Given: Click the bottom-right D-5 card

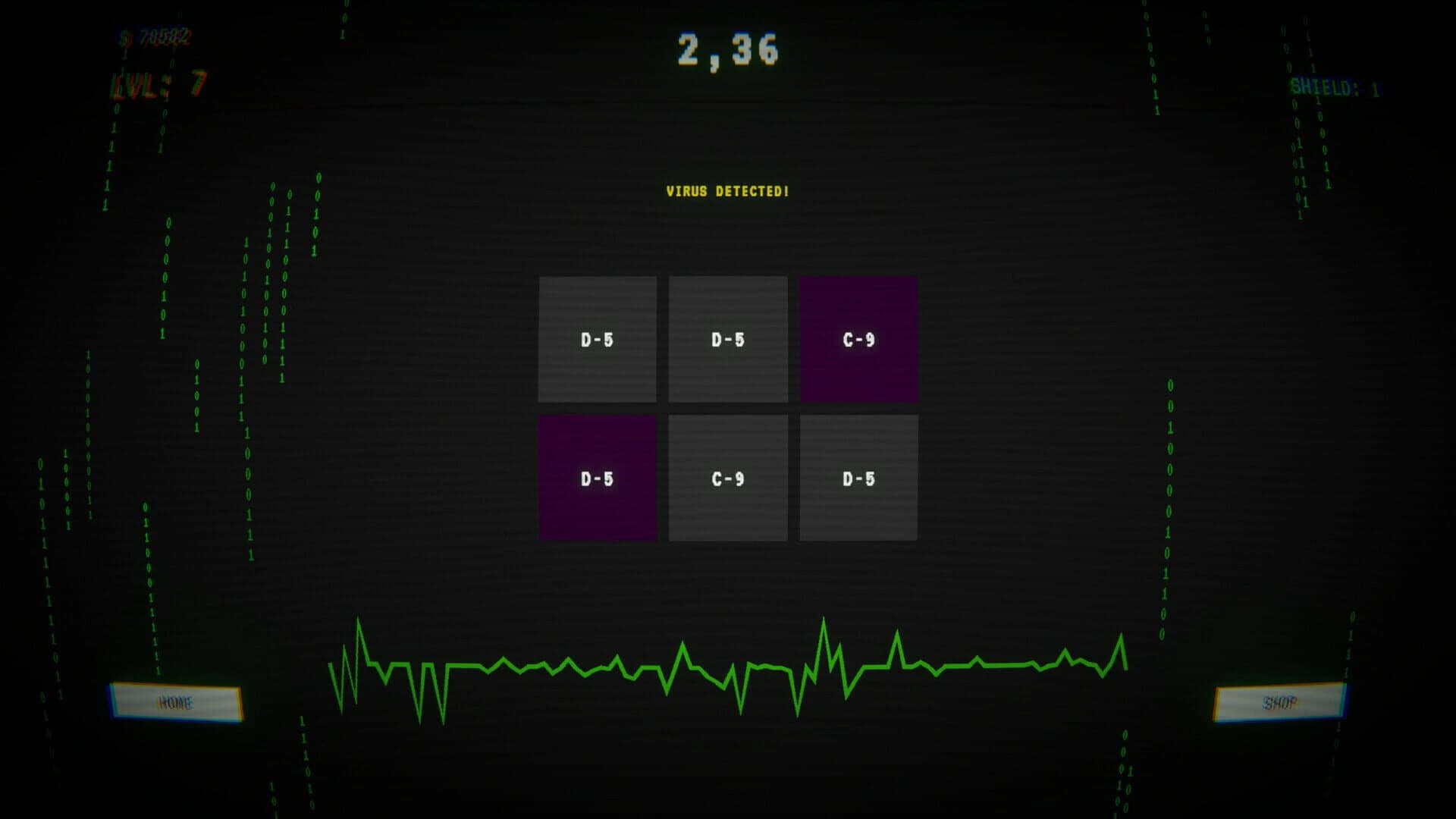Looking at the screenshot, I should point(858,477).
